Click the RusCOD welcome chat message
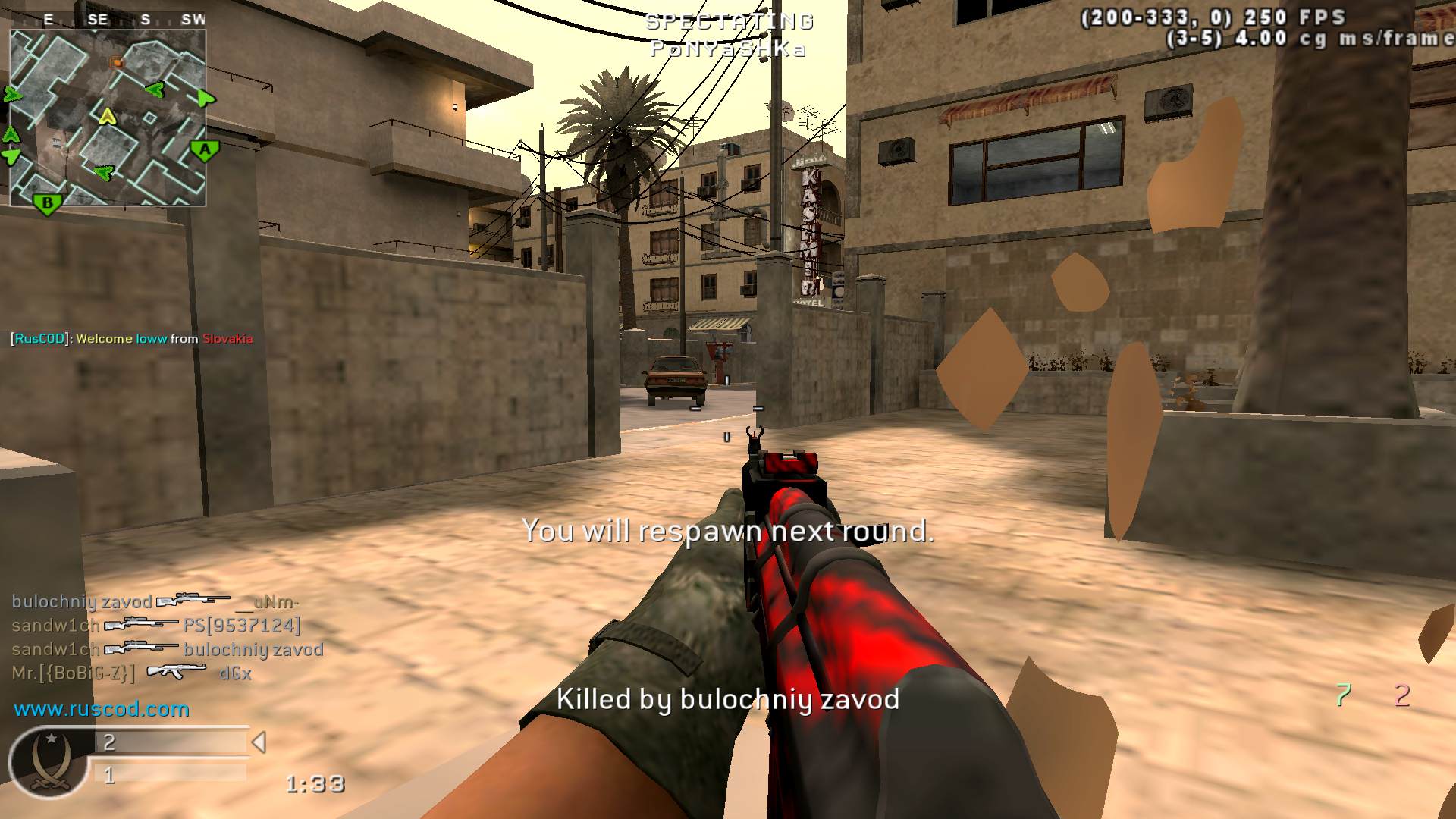 132,338
